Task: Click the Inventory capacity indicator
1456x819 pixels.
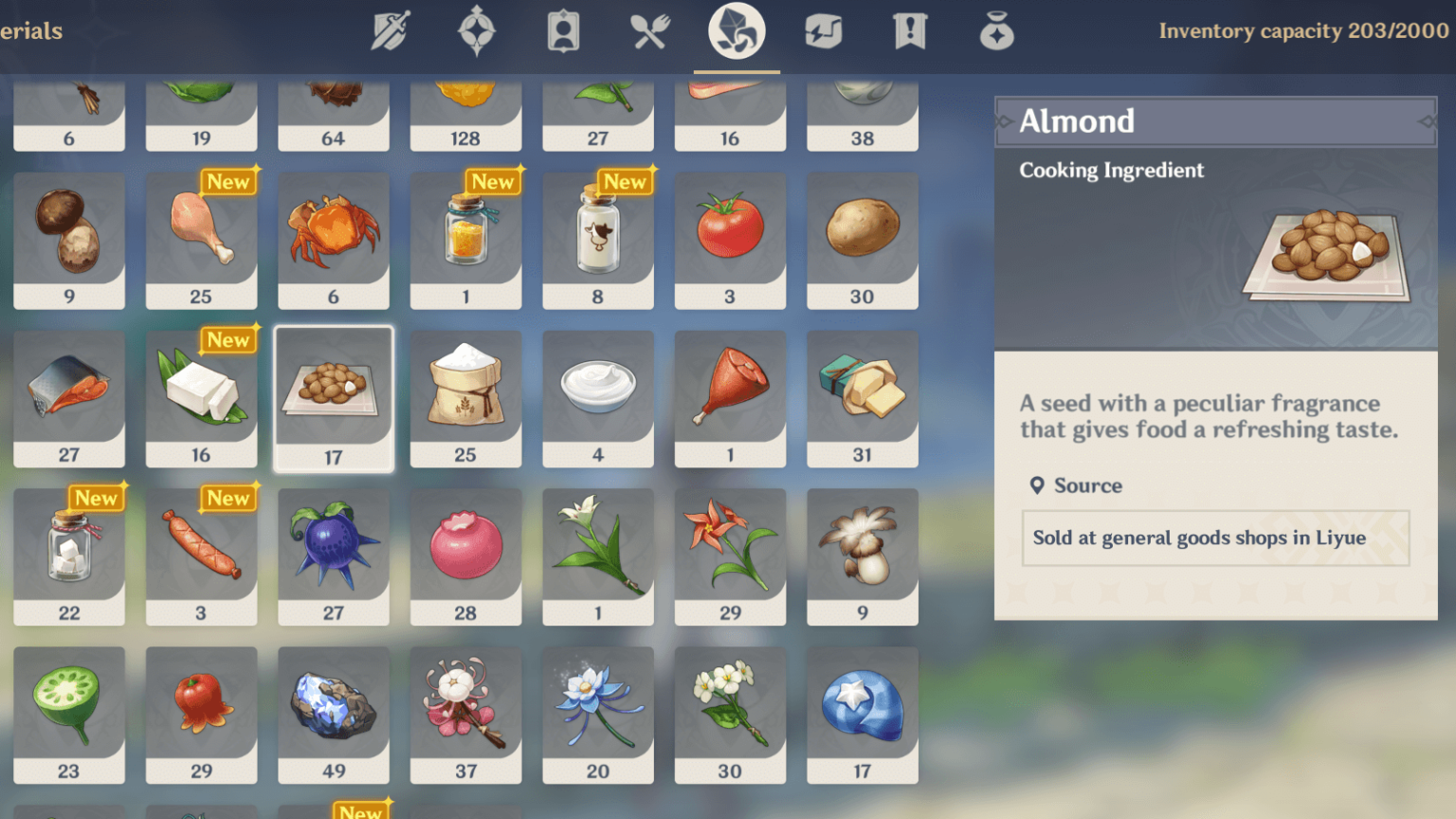Action: [1298, 31]
